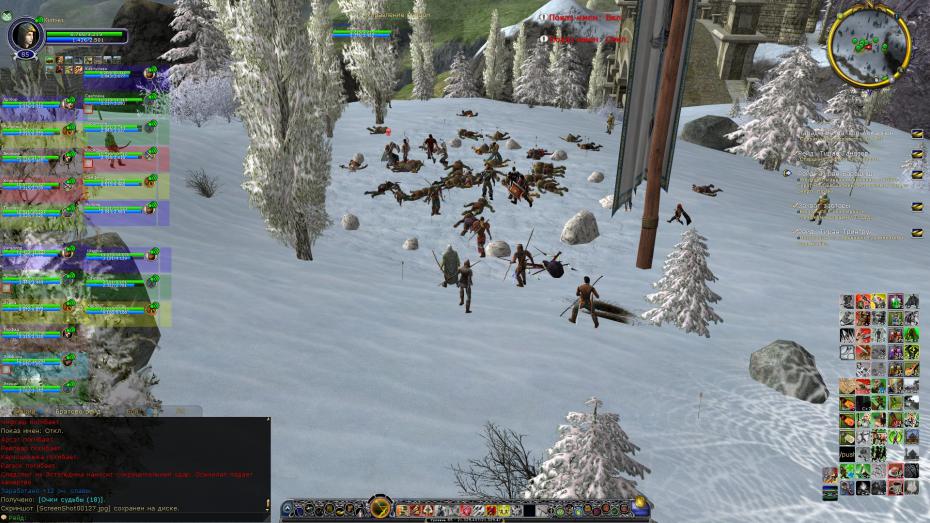The image size is (930, 523).
Task: Click the large golden ring button on the main bar
Action: tap(379, 506)
